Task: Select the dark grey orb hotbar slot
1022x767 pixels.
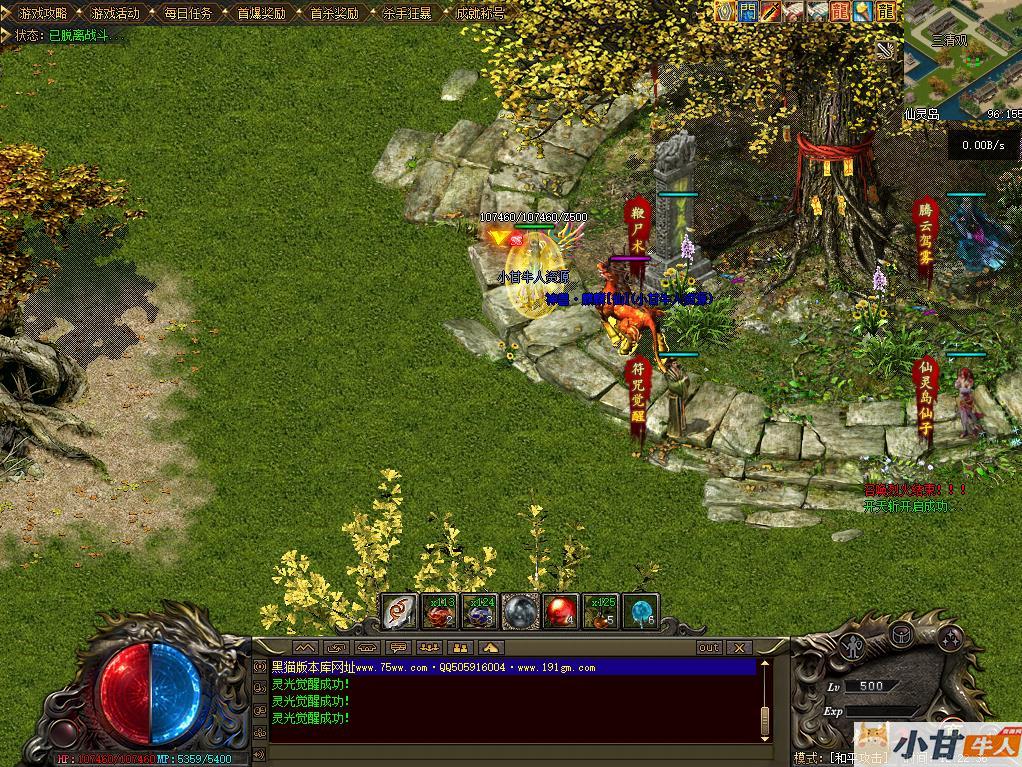Action: click(x=520, y=611)
